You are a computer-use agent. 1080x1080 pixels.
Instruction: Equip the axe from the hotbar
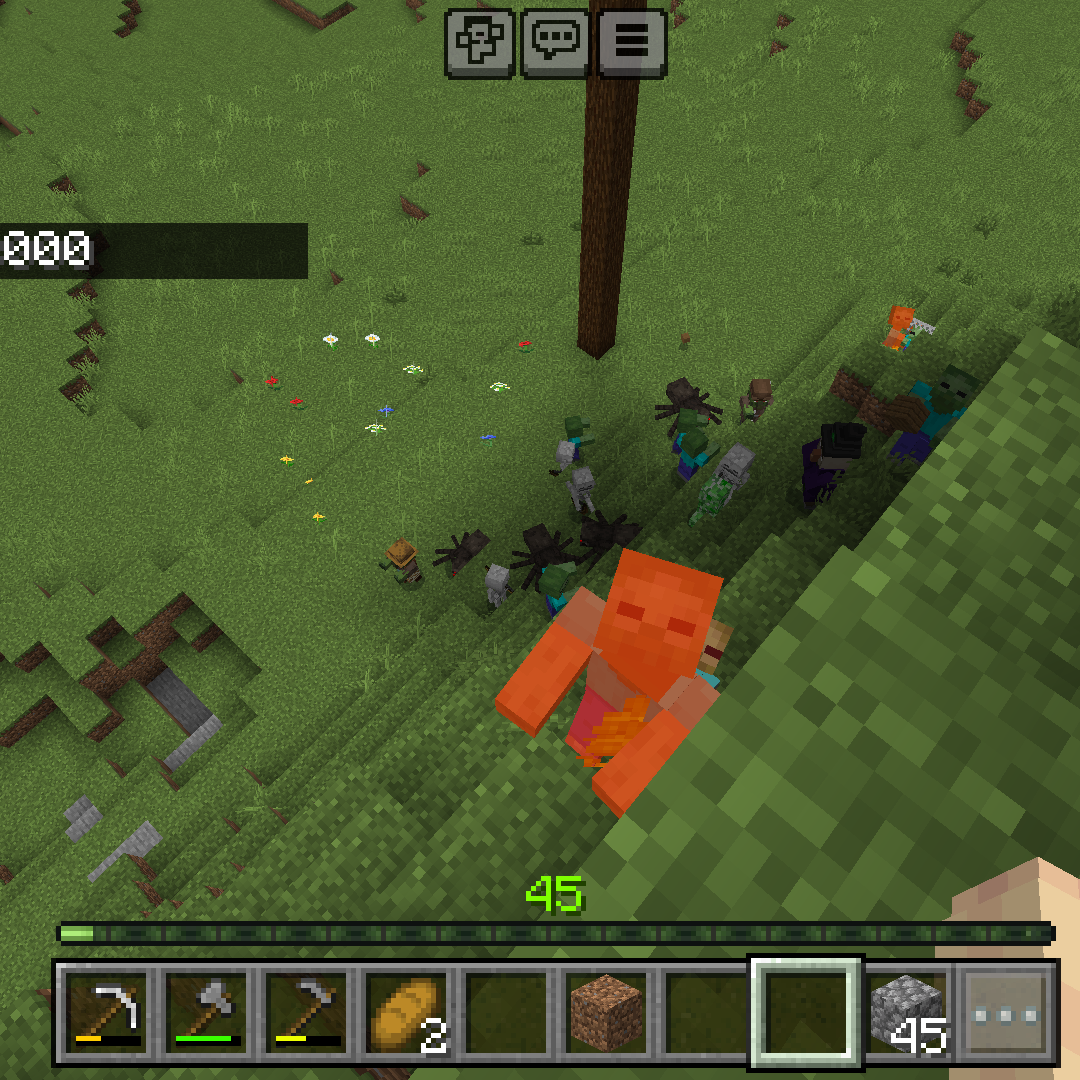pos(207,1011)
